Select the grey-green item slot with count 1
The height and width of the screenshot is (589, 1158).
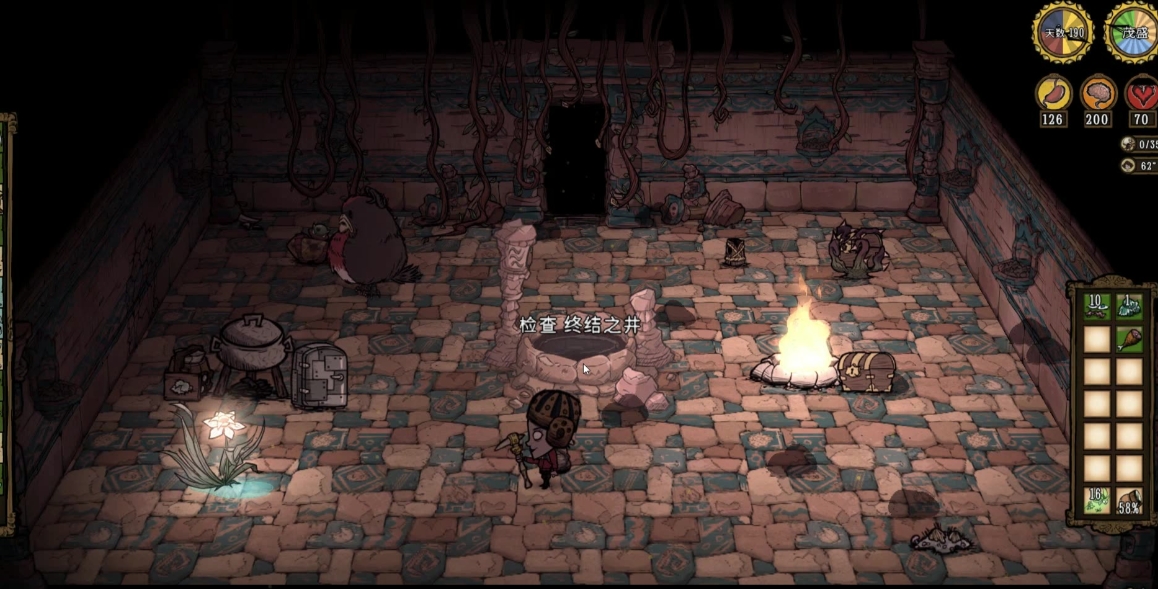coord(1129,307)
